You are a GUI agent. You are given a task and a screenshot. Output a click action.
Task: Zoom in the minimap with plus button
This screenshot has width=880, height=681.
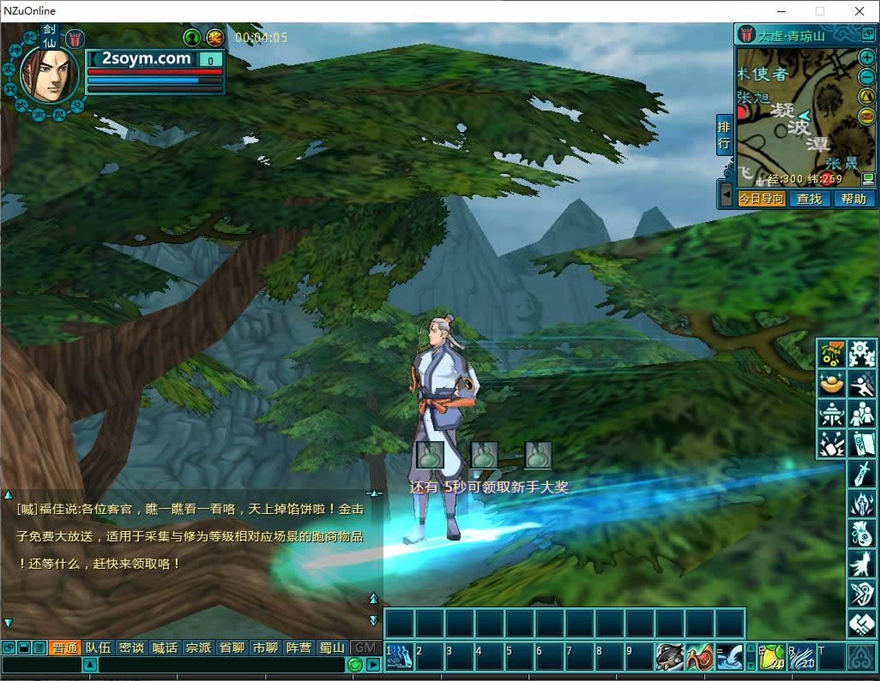pyautogui.click(x=867, y=57)
